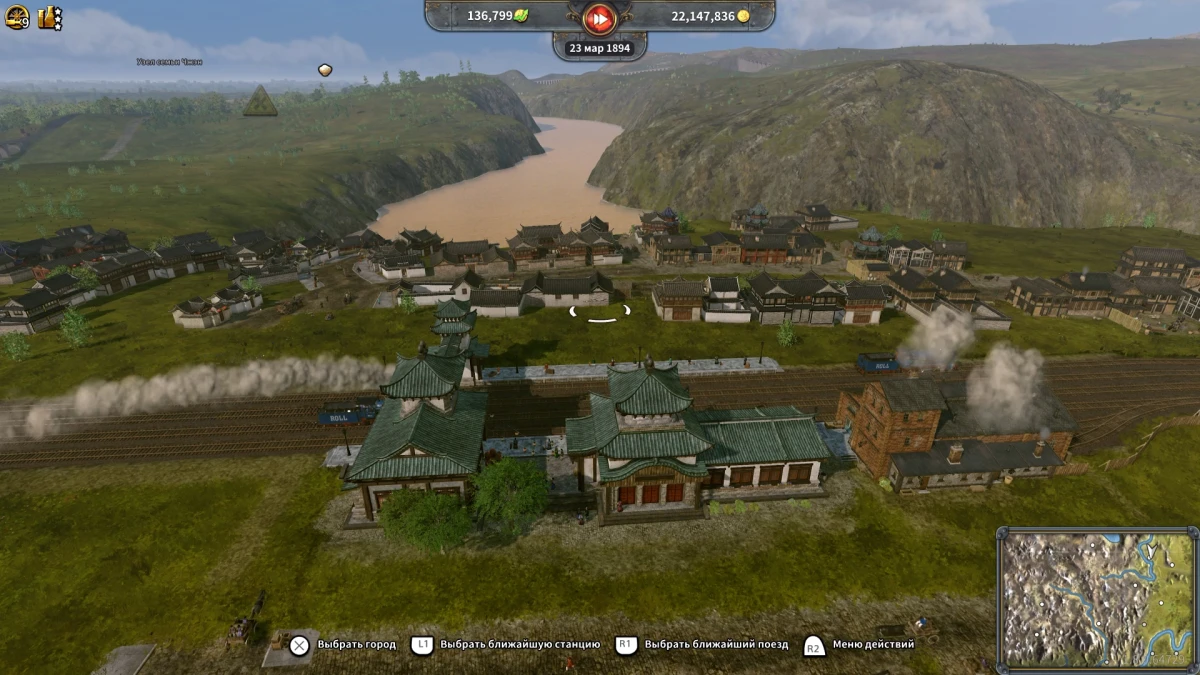Select the golden train wheel icon
The image size is (1200, 675).
coord(16,17)
